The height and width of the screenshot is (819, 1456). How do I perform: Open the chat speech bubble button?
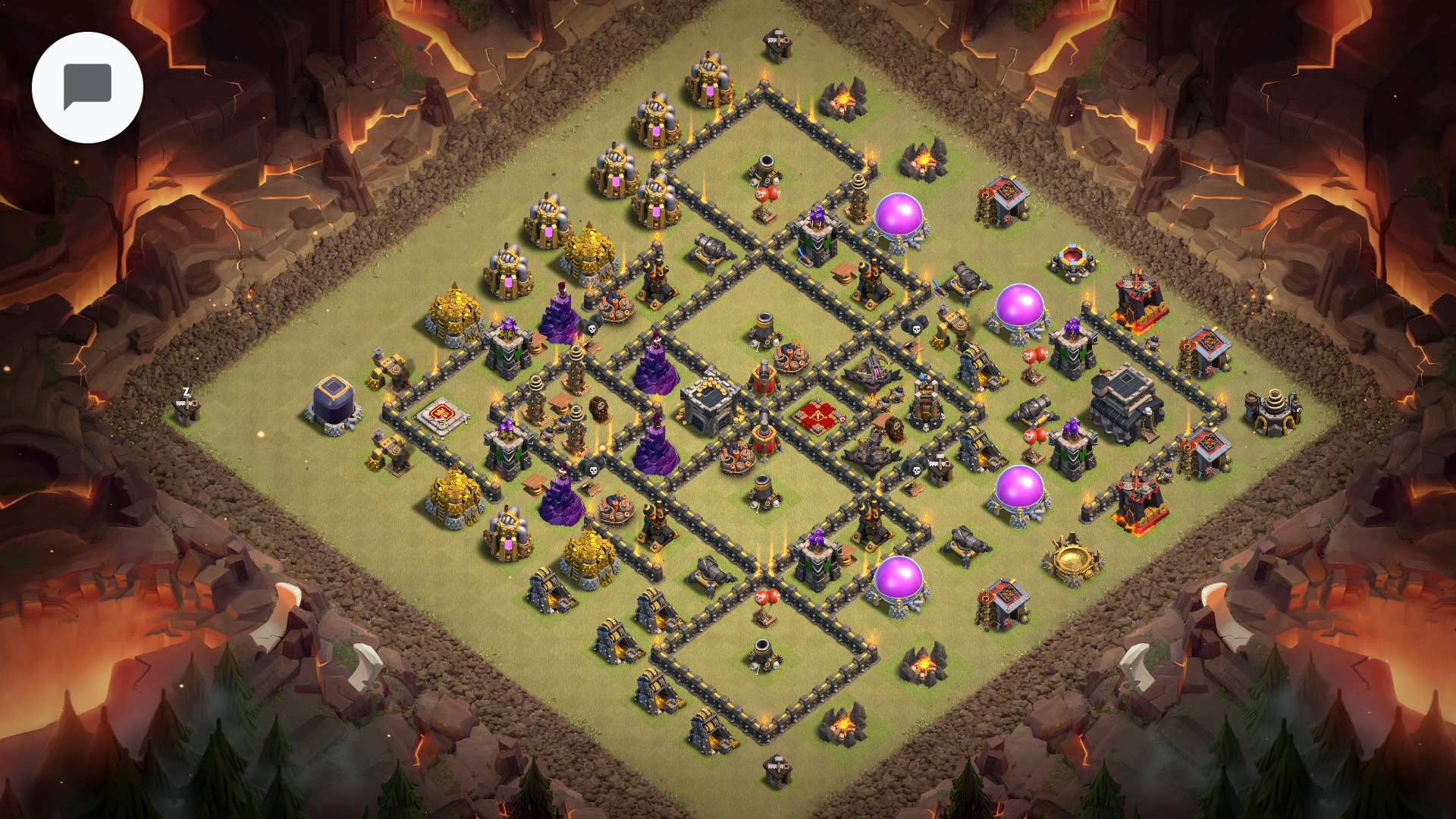coord(87,87)
